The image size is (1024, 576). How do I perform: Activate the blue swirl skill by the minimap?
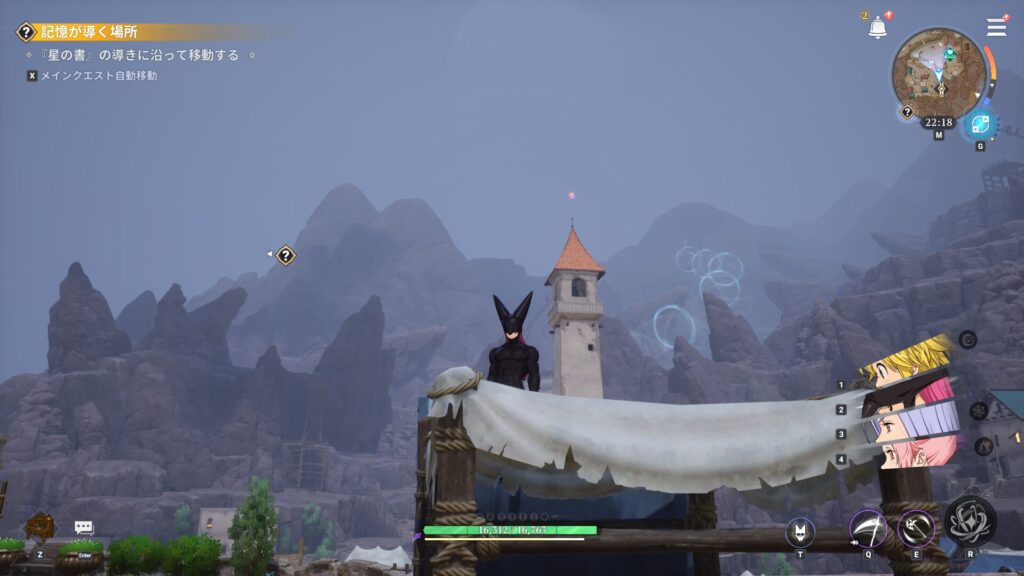coord(979,125)
